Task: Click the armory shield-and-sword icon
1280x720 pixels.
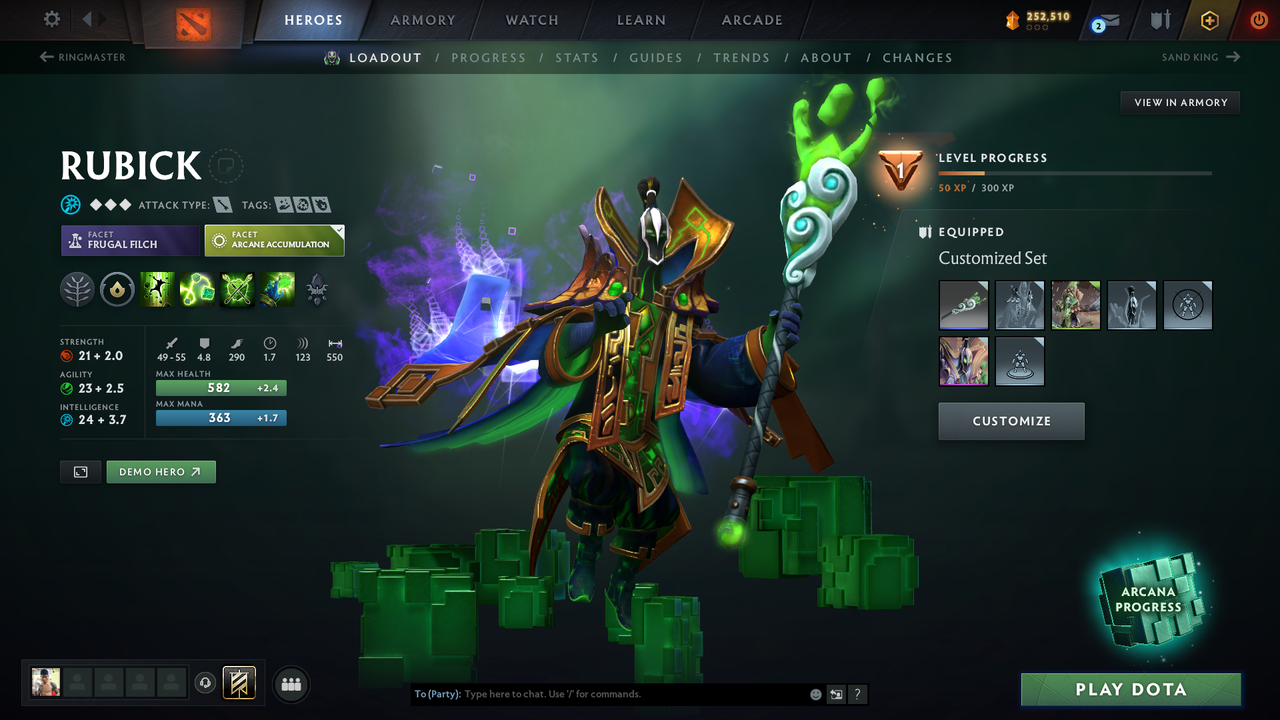Action: [x=1160, y=19]
